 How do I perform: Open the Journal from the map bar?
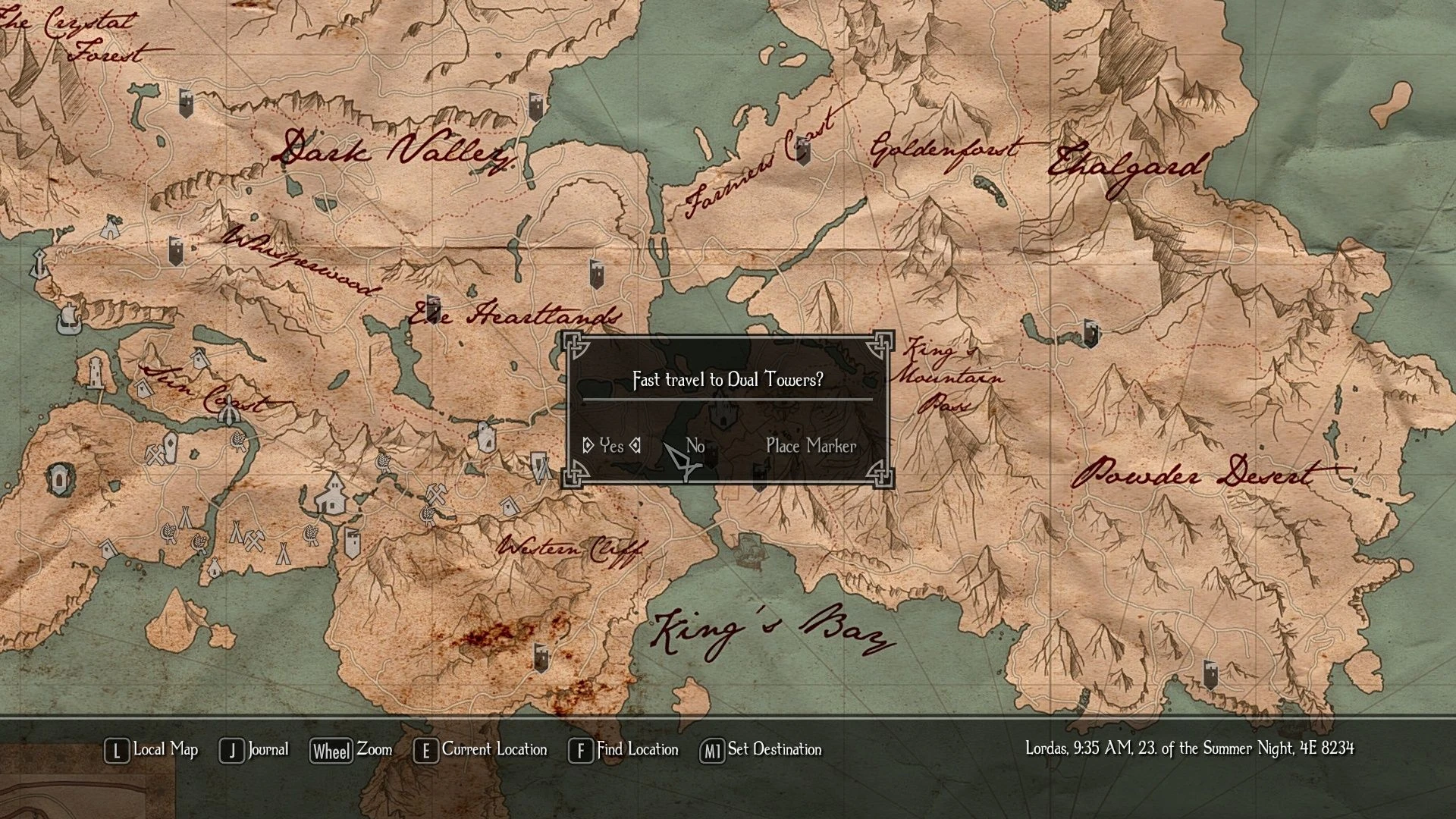255,750
